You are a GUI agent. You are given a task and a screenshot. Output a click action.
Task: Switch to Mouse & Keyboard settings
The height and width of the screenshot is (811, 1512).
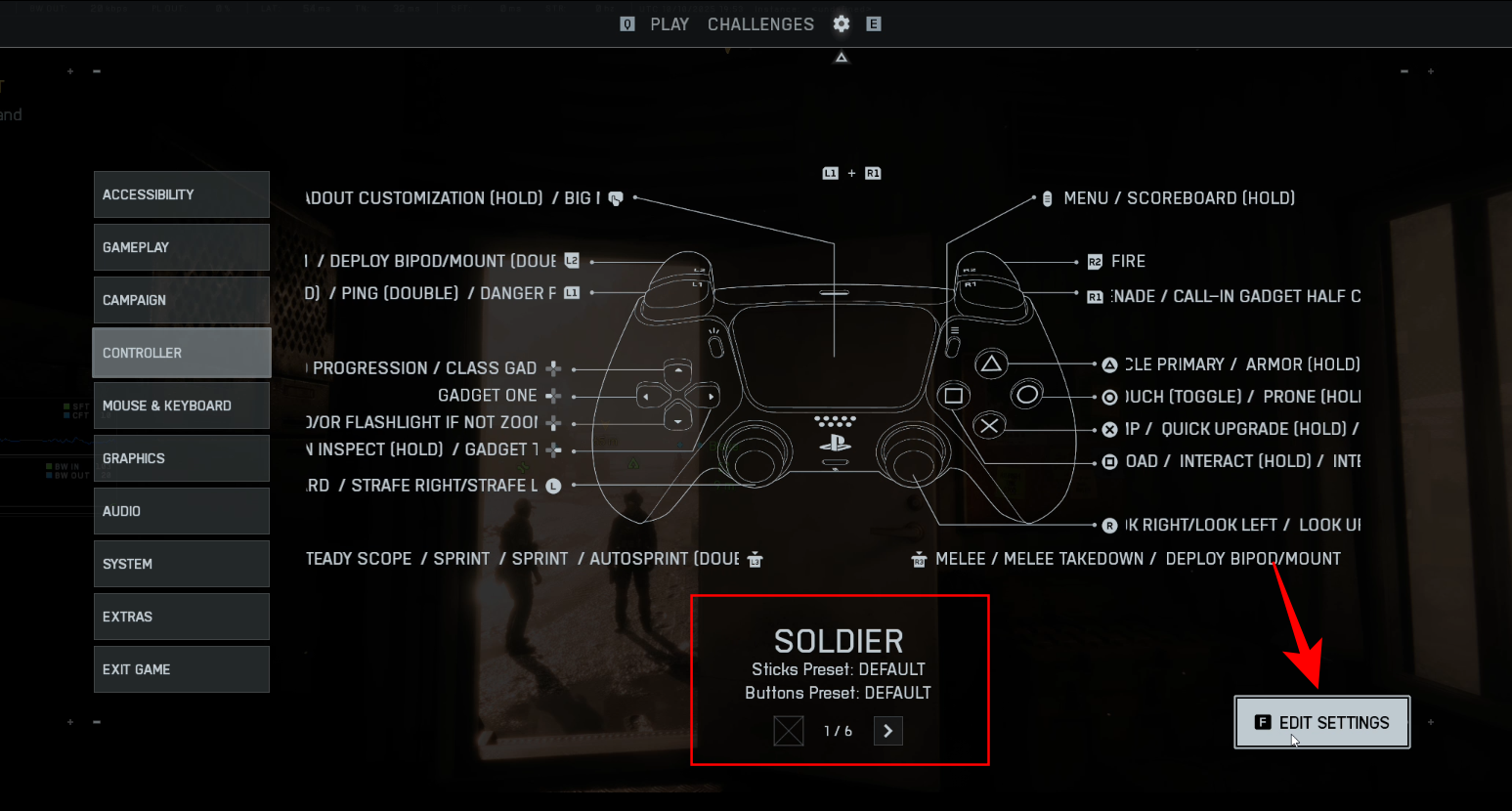click(181, 405)
